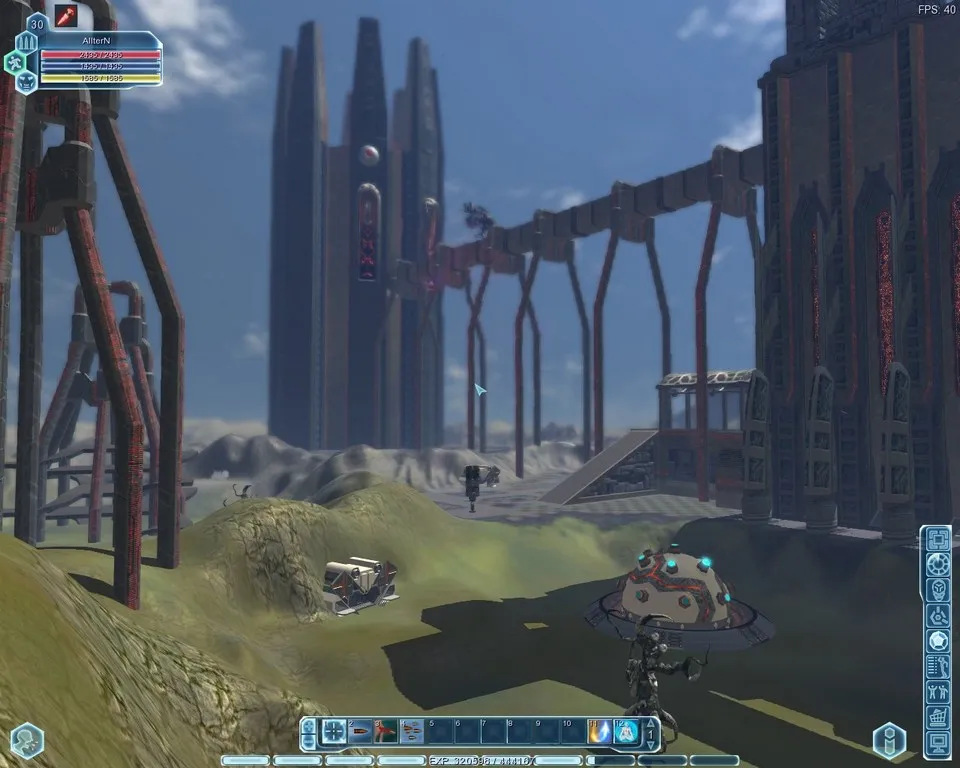This screenshot has height=768, width=960.
Task: Open the shopping basket store icon
Action: tap(937, 718)
